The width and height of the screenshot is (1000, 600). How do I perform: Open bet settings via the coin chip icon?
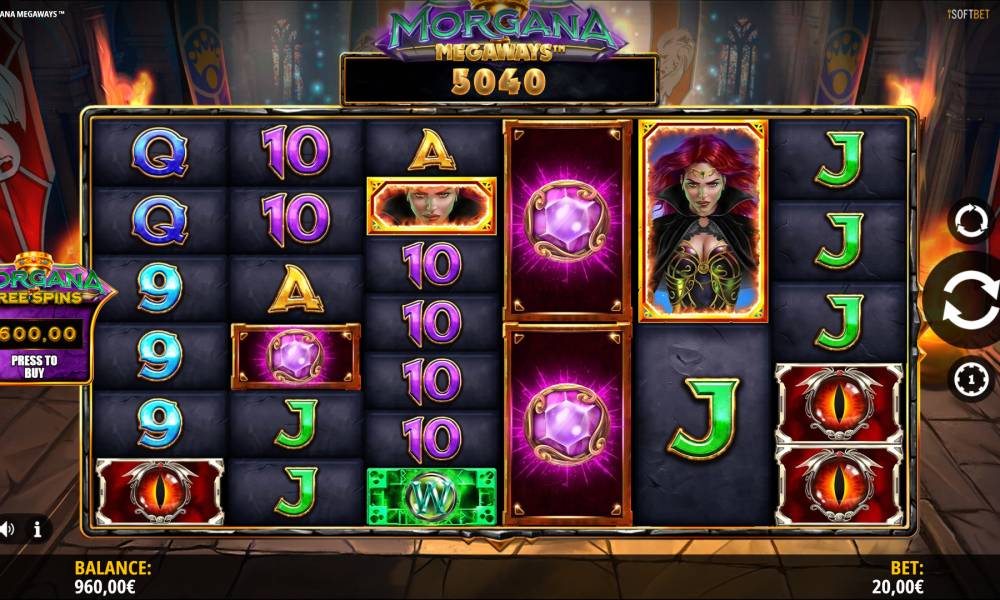[970, 380]
